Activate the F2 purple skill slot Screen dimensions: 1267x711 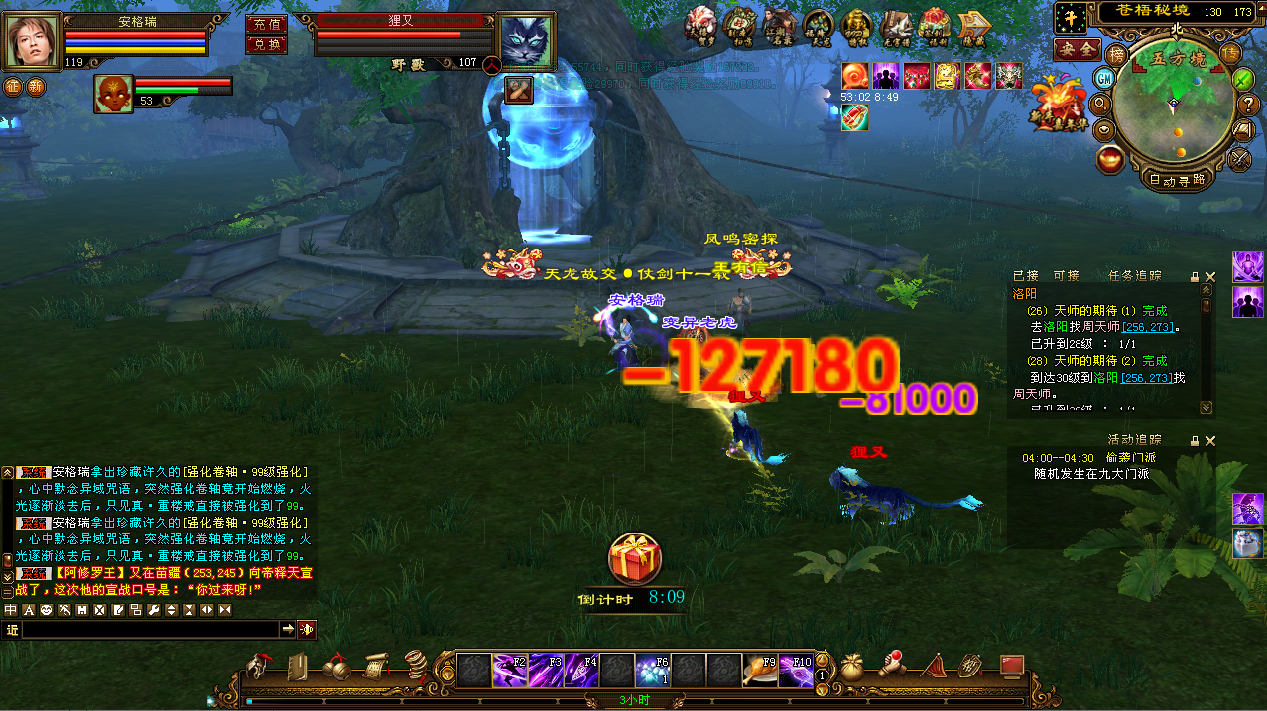click(x=510, y=669)
